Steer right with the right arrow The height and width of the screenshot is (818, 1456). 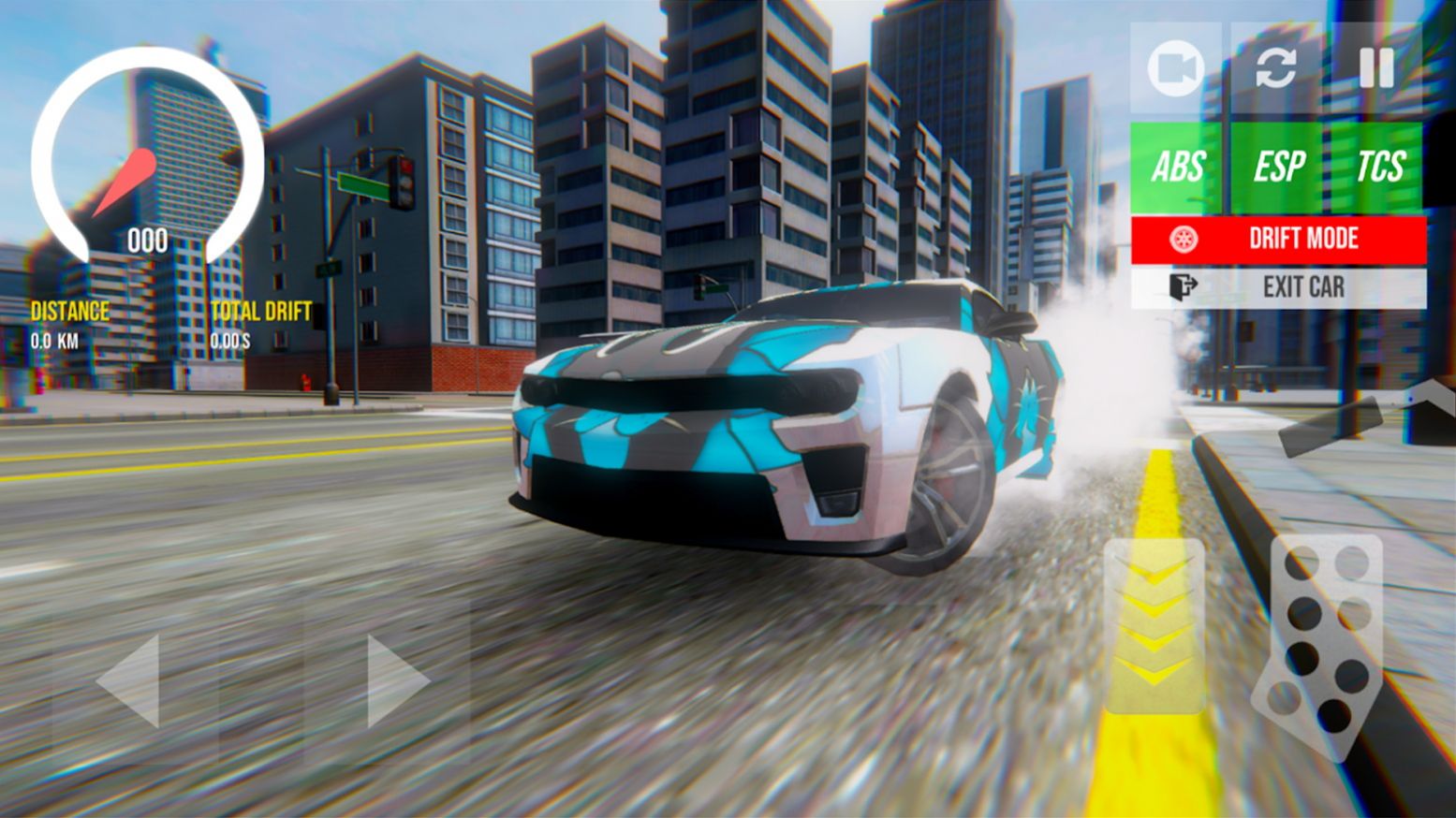[396, 680]
